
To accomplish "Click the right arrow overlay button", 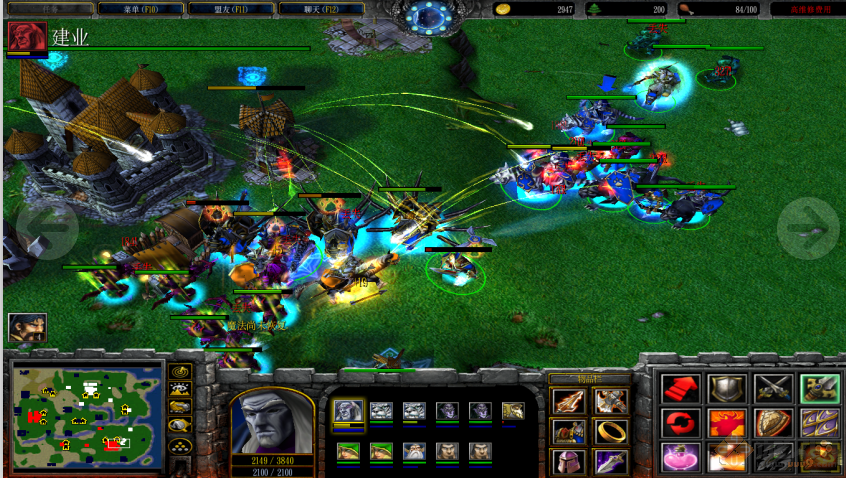I will pos(809,228).
